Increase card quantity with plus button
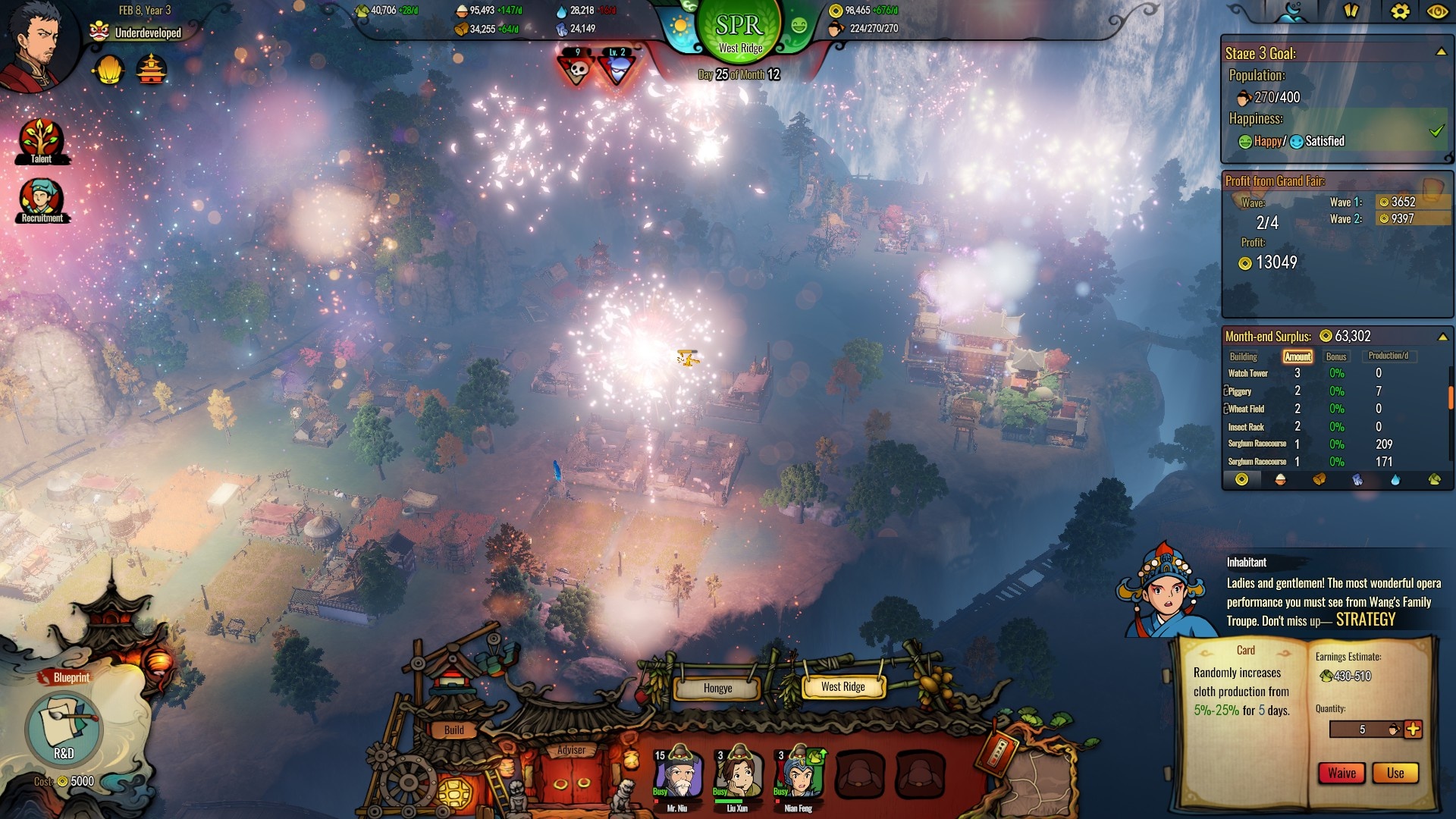 pos(1413,730)
